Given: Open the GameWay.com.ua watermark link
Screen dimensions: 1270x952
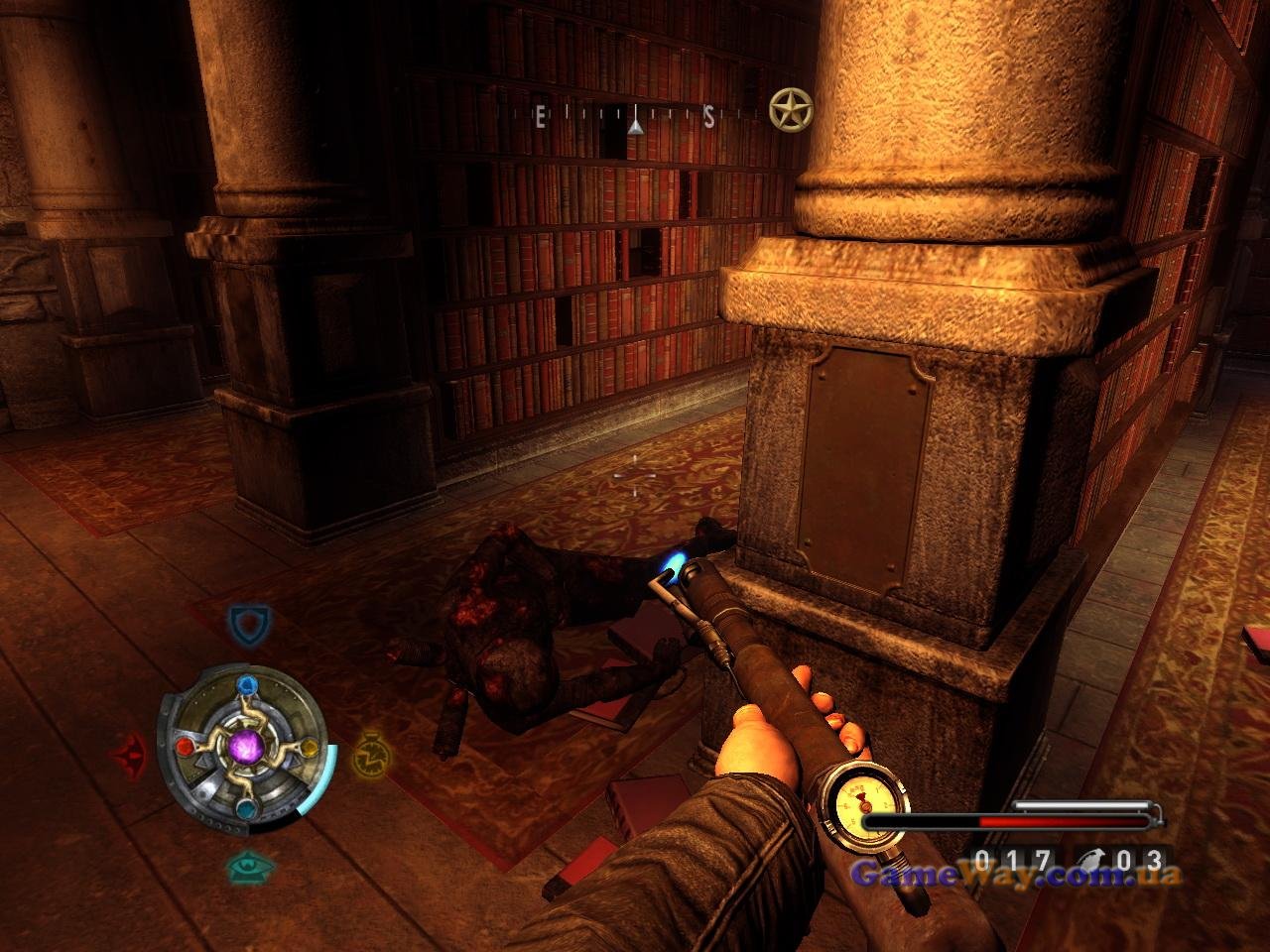Looking at the screenshot, I should [x=1018, y=875].
